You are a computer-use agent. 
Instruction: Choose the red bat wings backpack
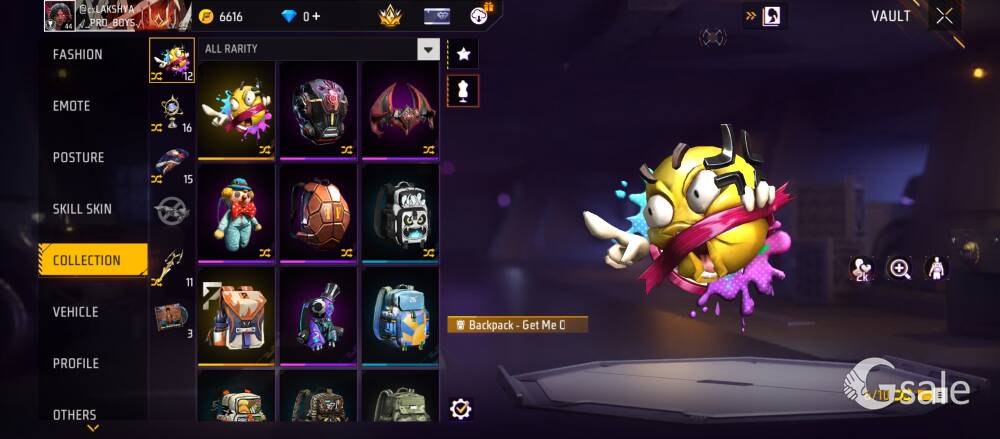[x=400, y=109]
